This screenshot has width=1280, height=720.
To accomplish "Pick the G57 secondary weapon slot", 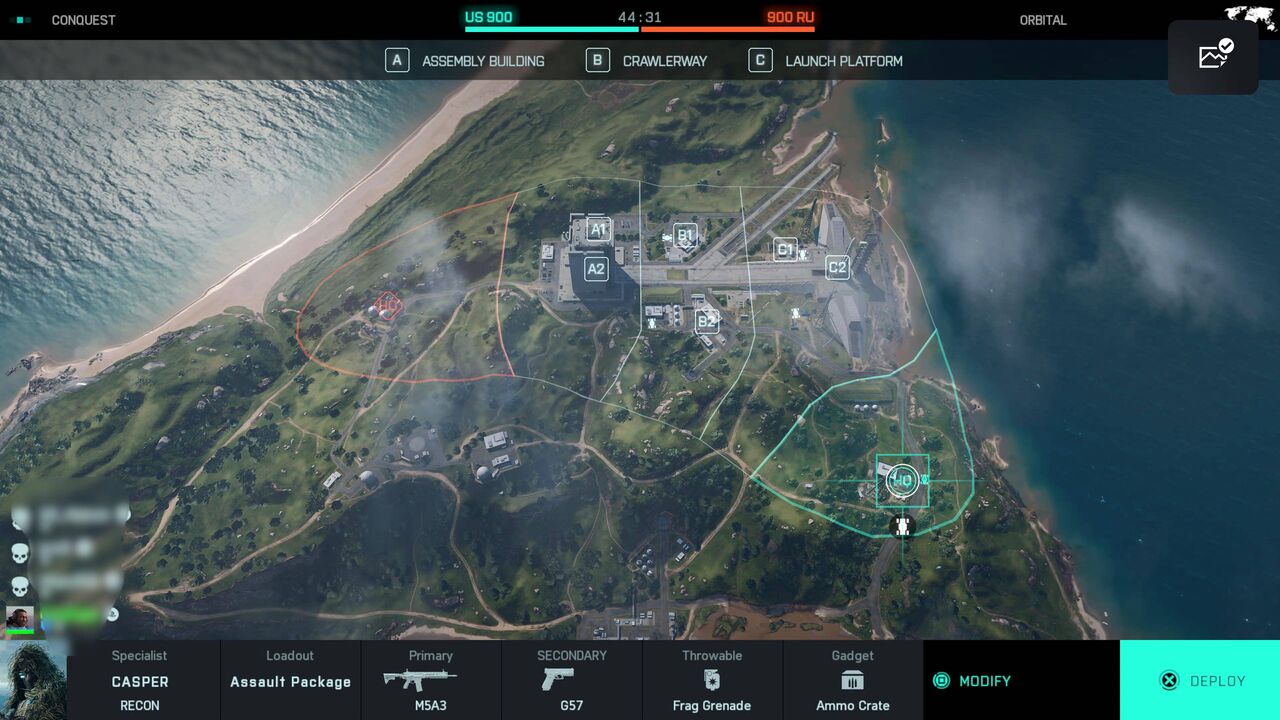I will 572,681.
